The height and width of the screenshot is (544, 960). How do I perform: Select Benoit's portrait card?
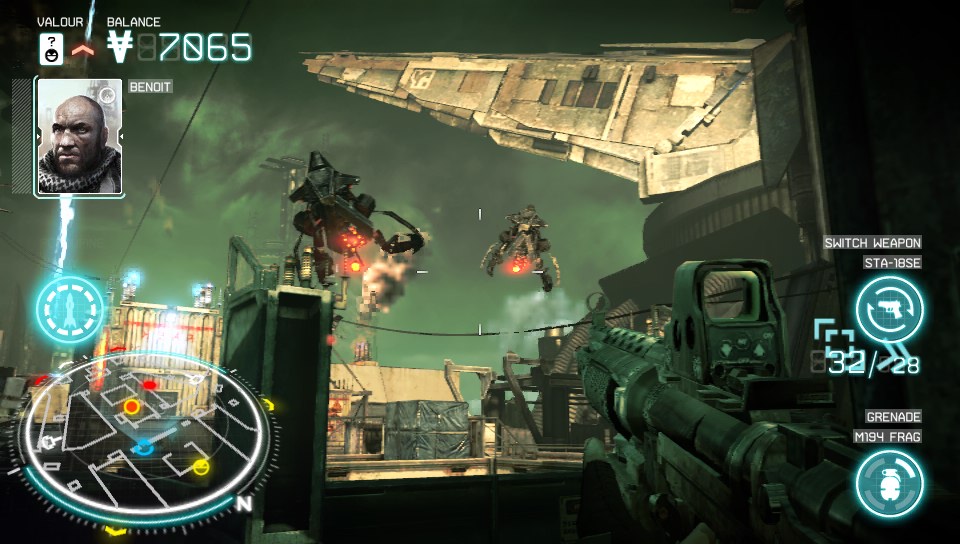click(79, 137)
